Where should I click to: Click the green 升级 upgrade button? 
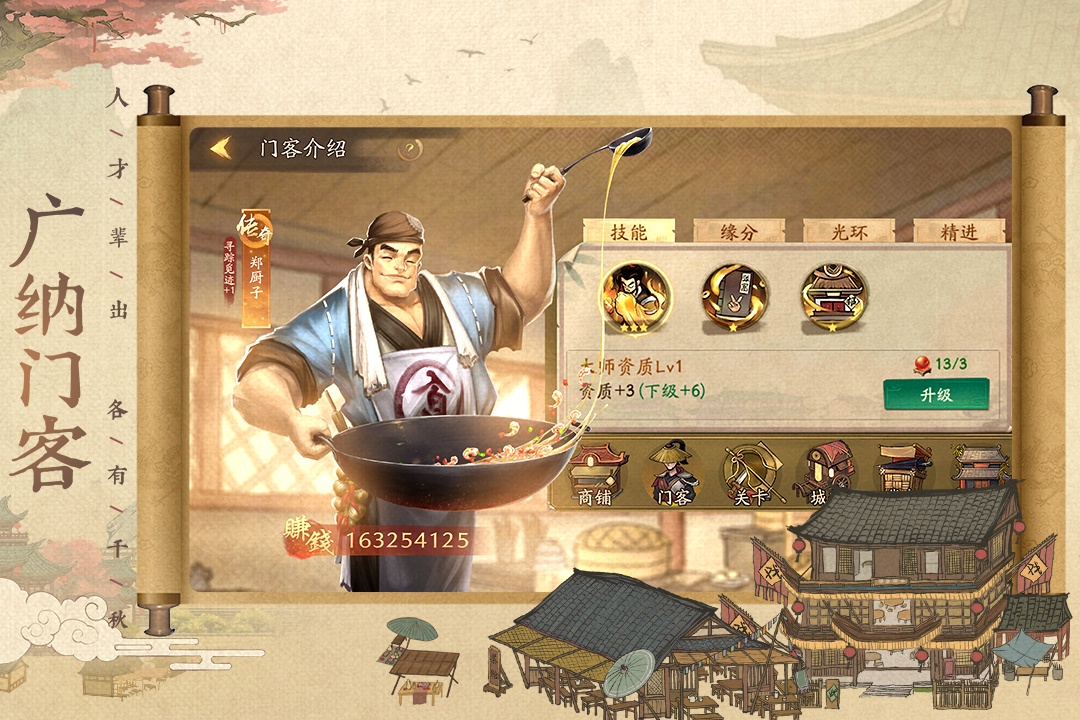point(936,394)
